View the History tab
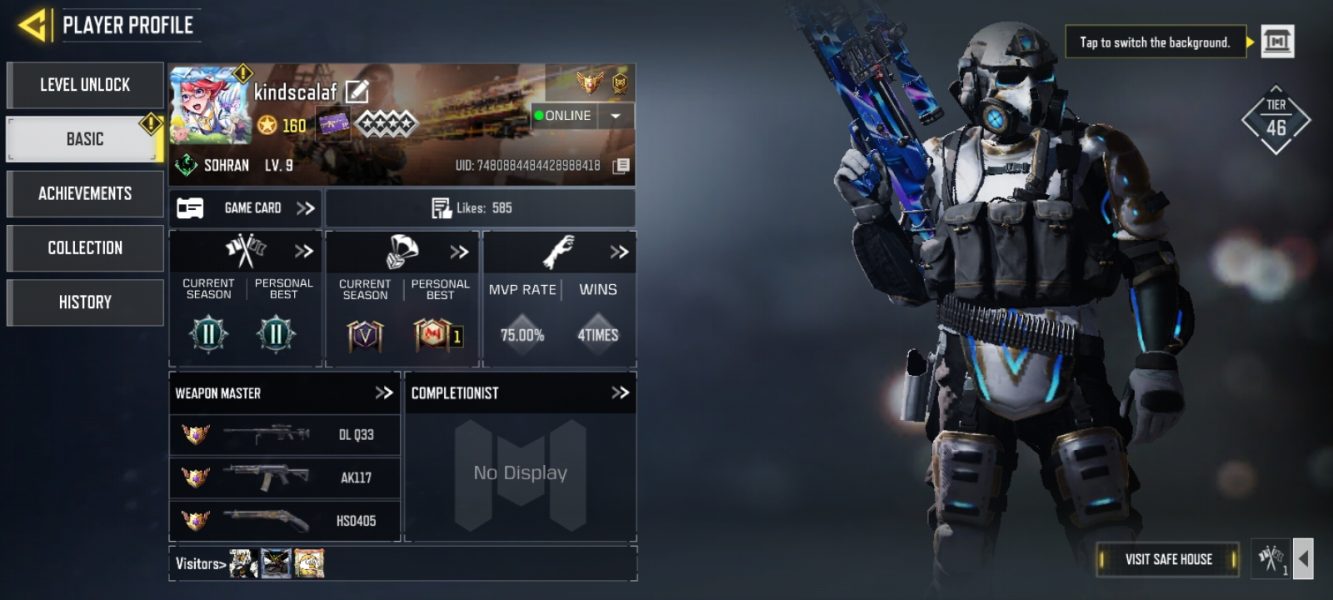Viewport: 1333px width, 600px height. pos(85,302)
